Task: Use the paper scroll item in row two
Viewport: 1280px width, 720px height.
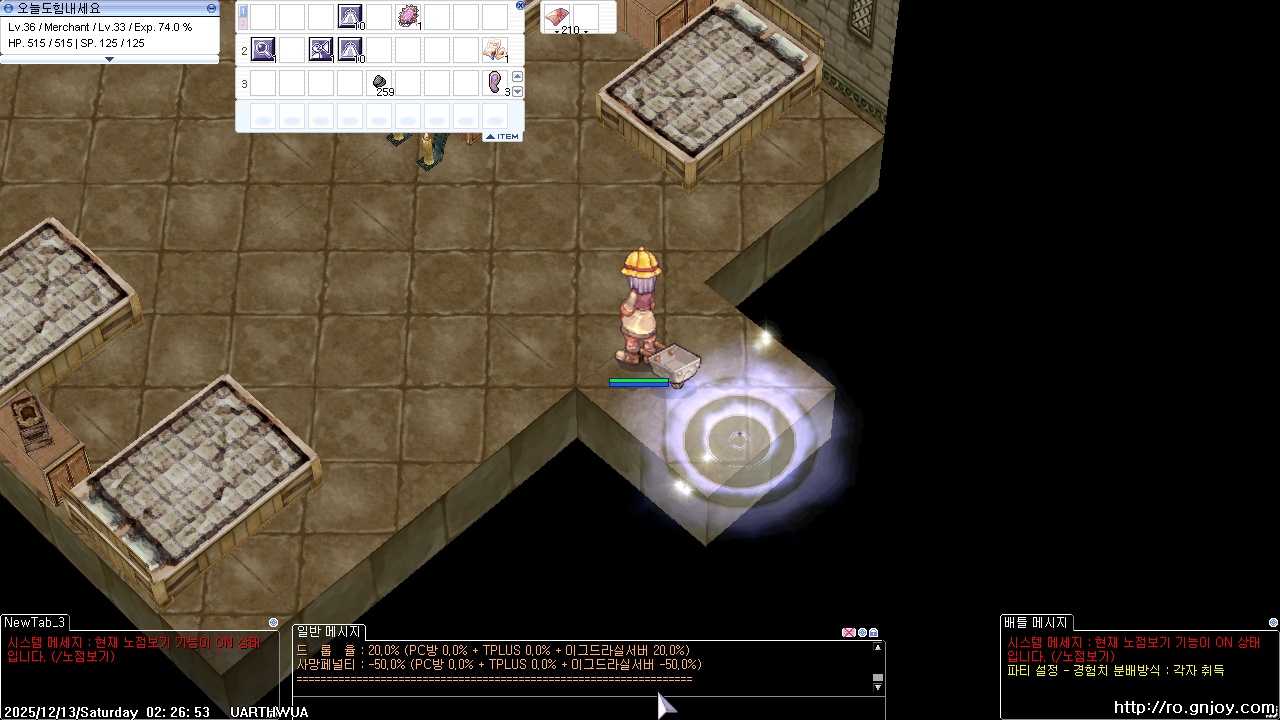Action: 495,48
